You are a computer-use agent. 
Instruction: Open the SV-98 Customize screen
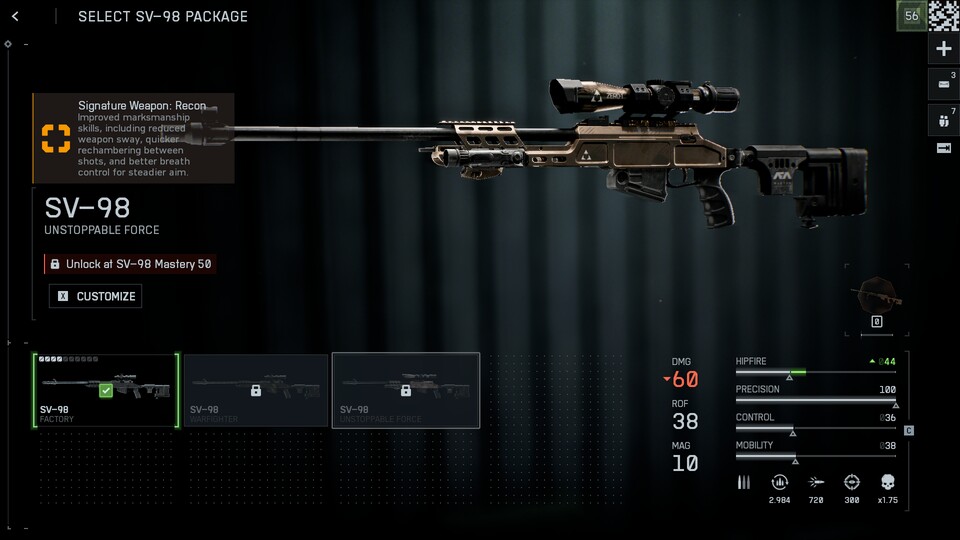point(95,296)
